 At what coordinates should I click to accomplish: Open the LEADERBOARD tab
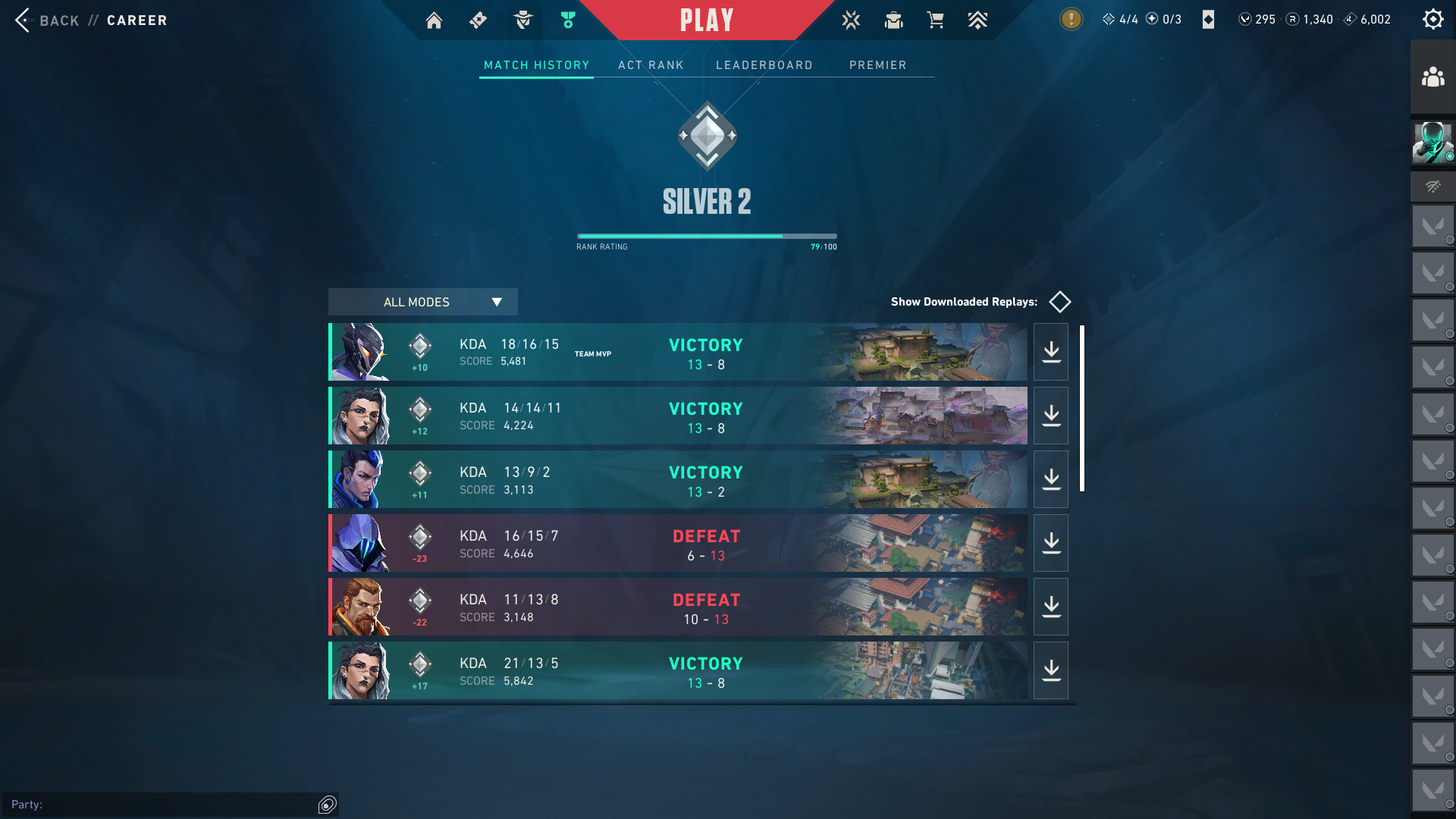764,65
